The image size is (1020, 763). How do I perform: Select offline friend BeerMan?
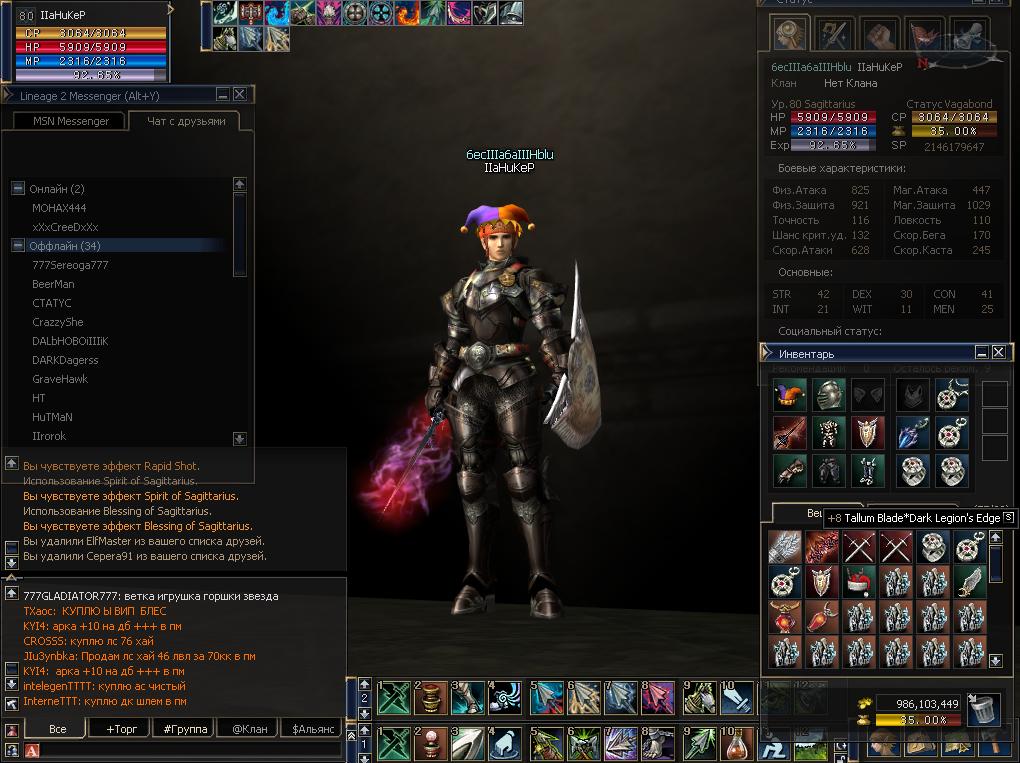click(53, 284)
